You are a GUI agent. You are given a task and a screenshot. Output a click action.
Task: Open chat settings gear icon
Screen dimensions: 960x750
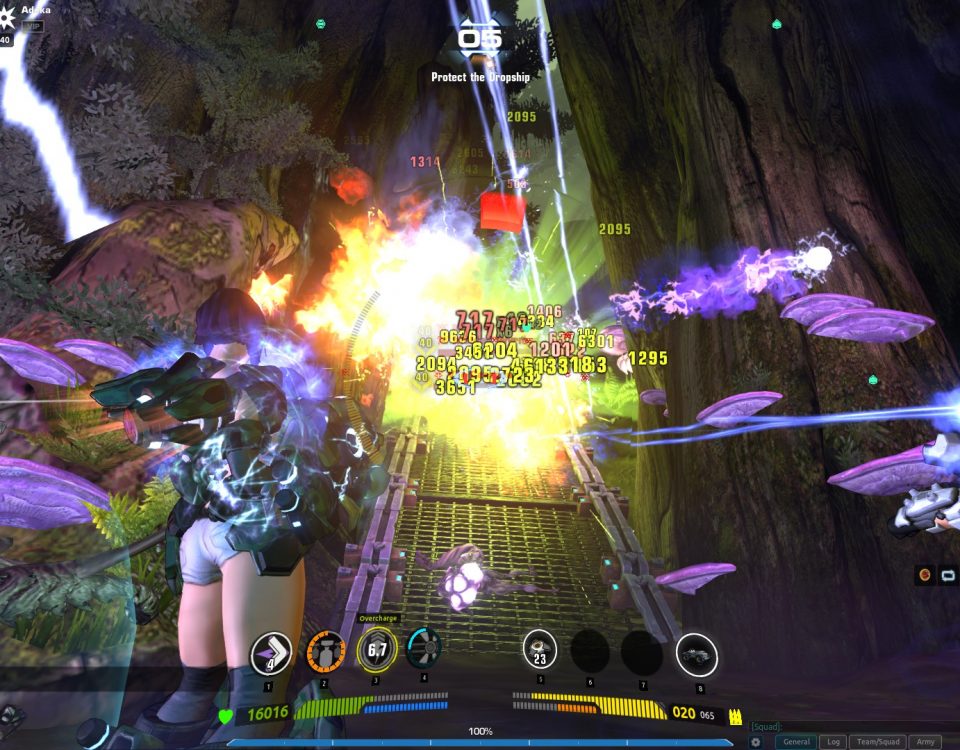(756, 742)
